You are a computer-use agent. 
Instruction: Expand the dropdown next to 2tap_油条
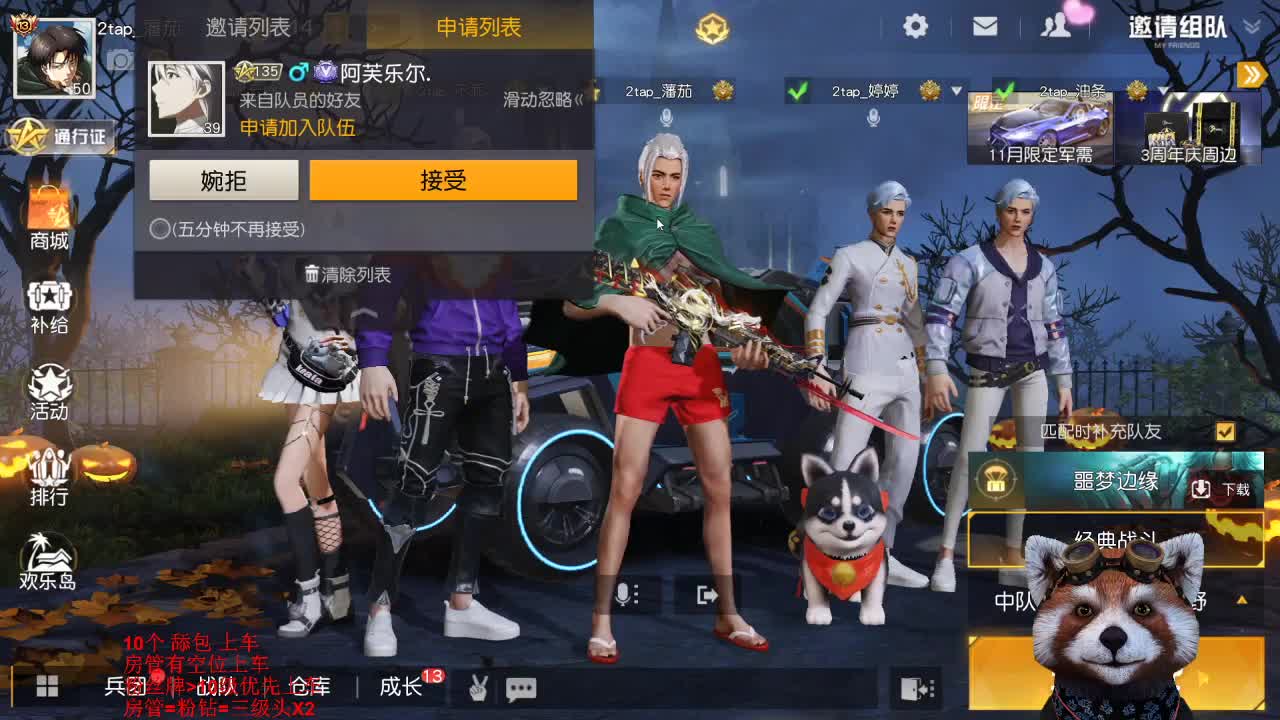(x=1163, y=90)
